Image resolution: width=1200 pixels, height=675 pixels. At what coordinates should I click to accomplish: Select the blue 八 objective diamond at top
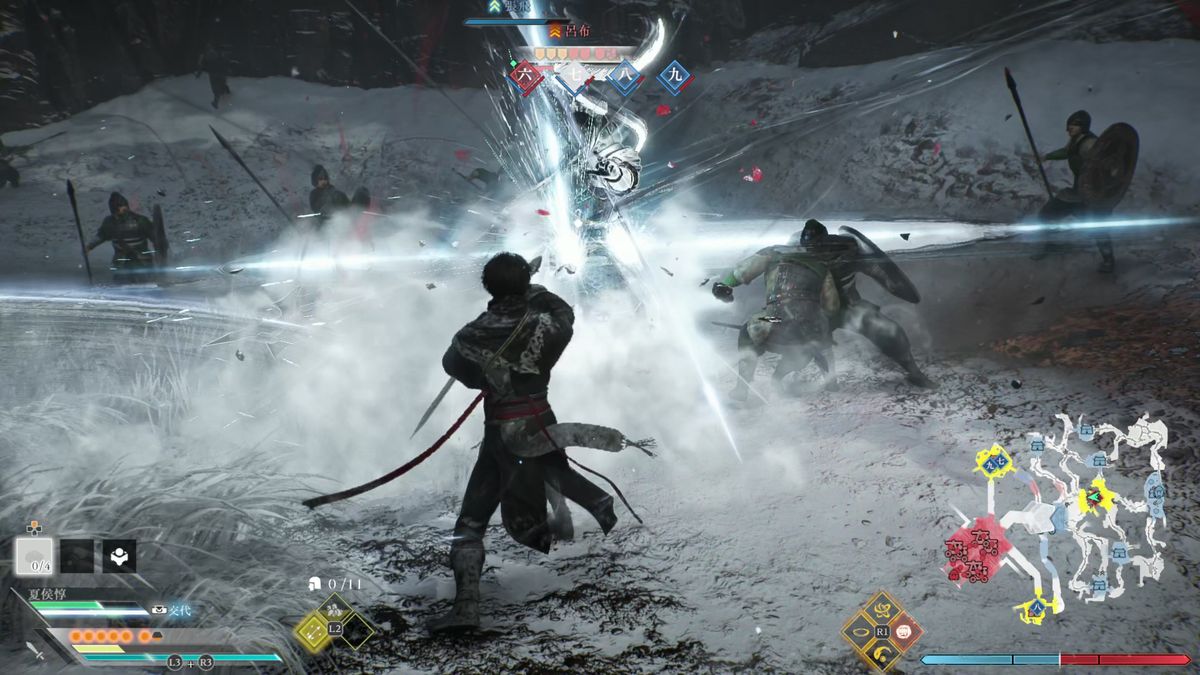(x=625, y=77)
